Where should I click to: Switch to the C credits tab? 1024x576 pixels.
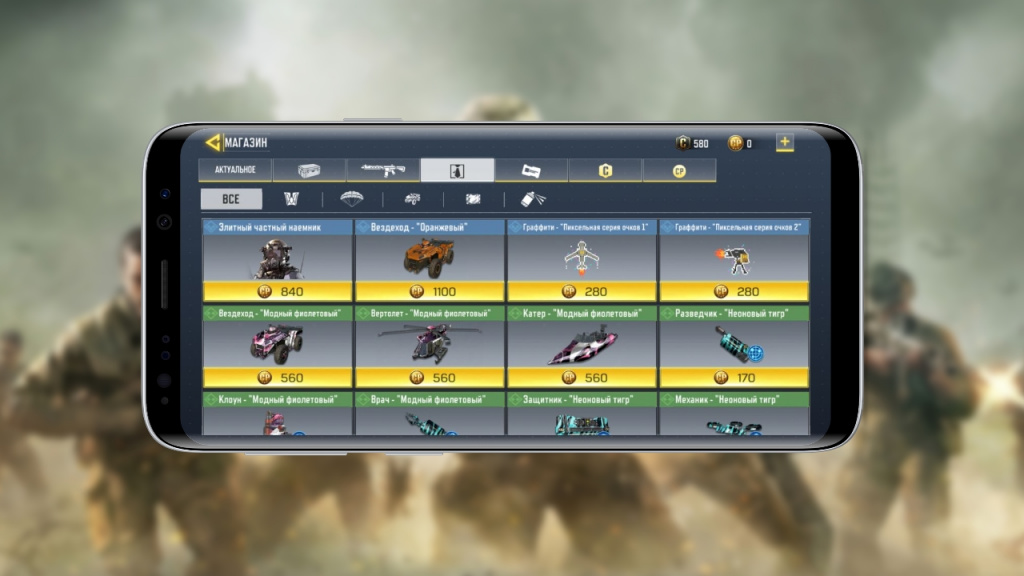click(605, 170)
